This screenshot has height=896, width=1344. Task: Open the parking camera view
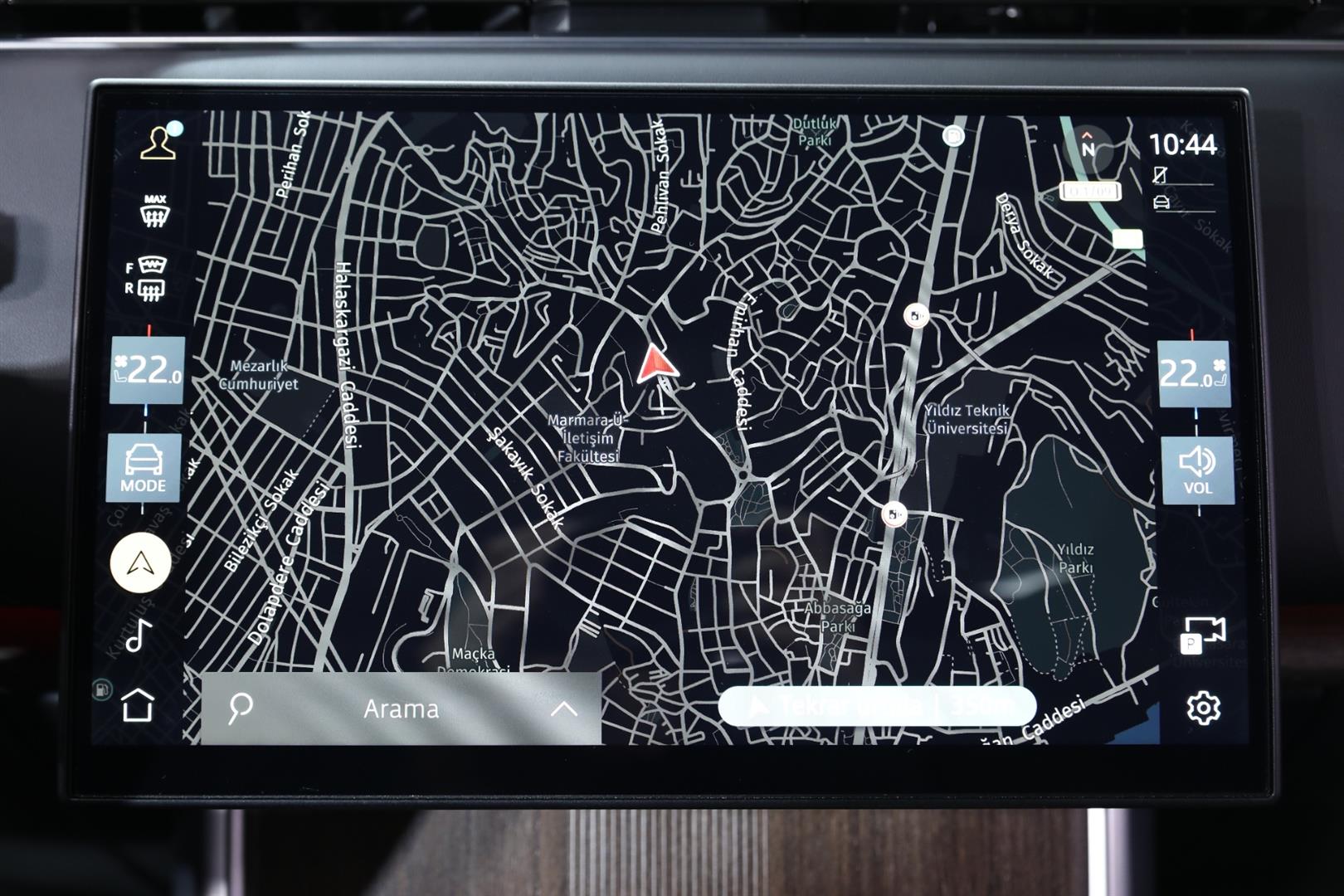point(1202,635)
